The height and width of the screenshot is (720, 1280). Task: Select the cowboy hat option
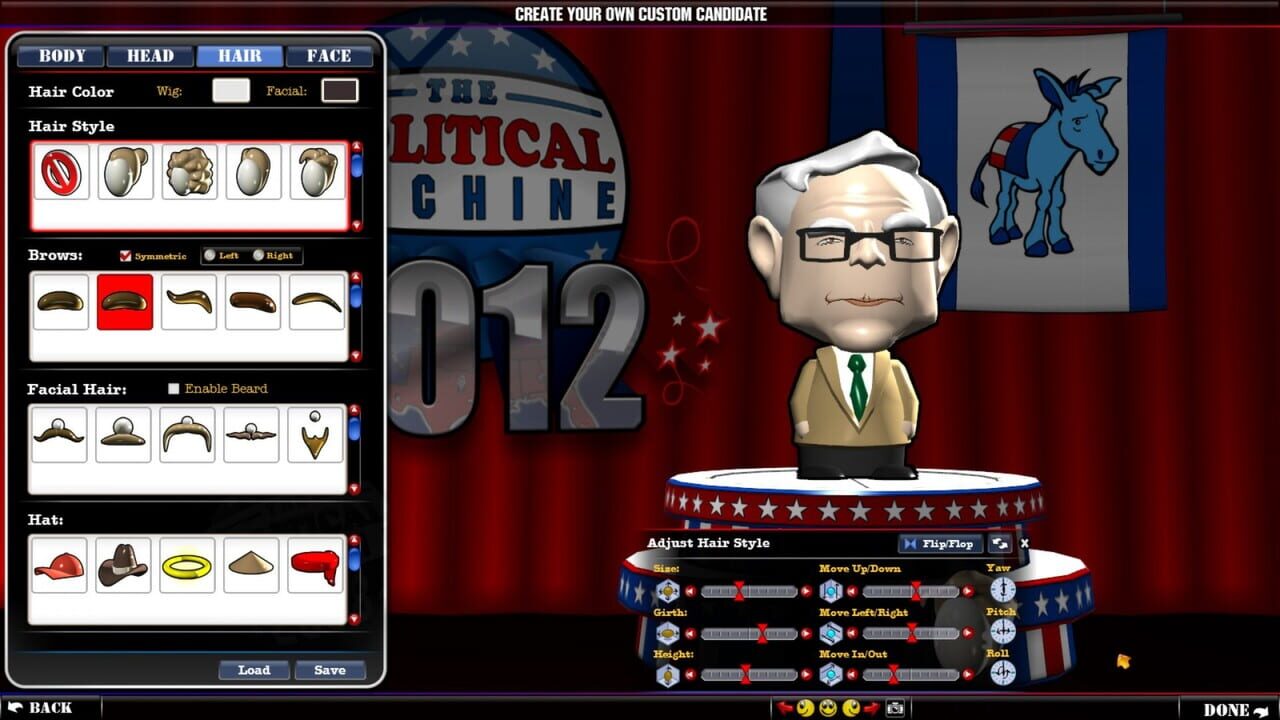click(123, 565)
